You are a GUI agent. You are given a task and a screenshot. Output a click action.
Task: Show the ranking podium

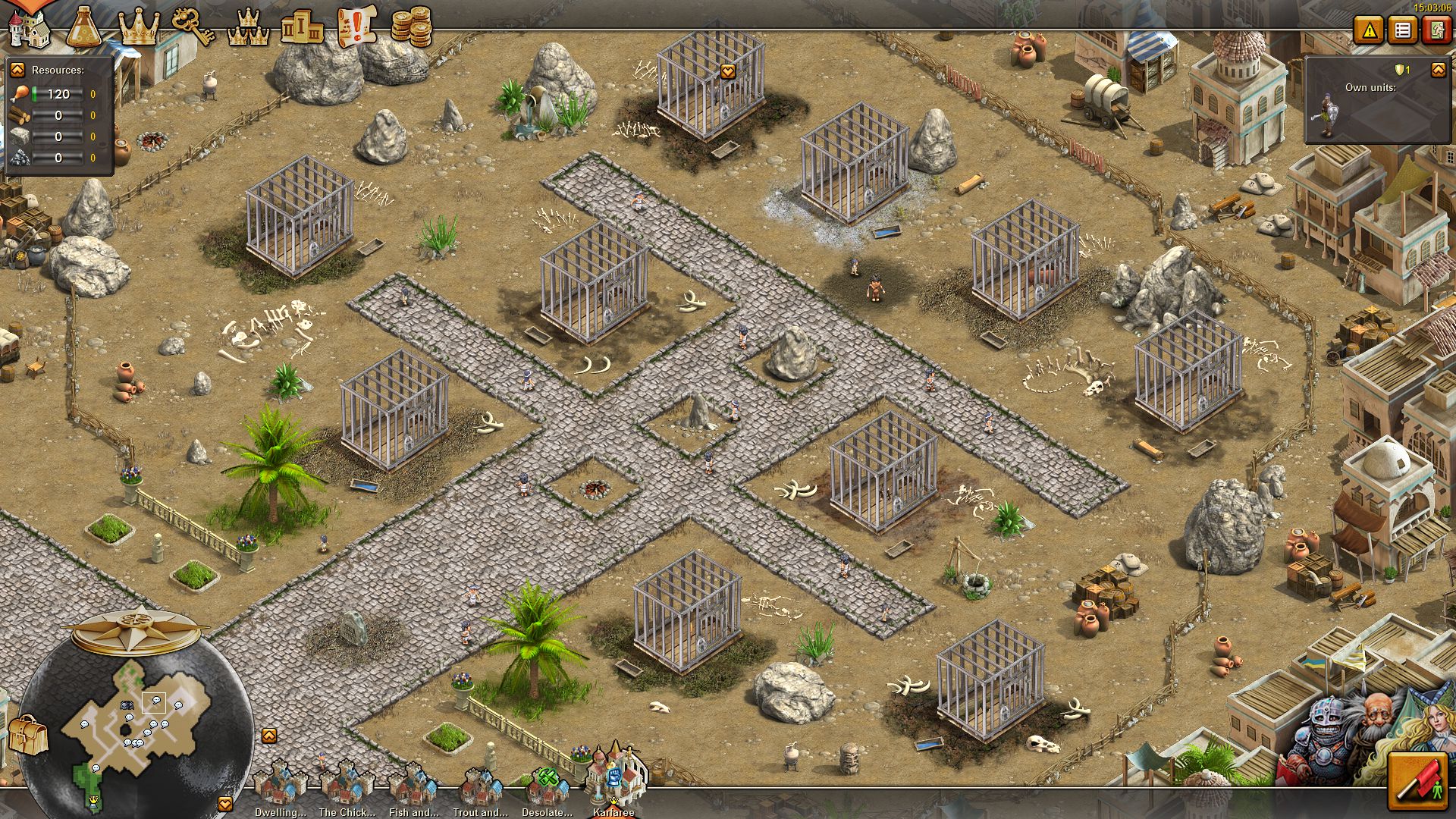point(302,27)
